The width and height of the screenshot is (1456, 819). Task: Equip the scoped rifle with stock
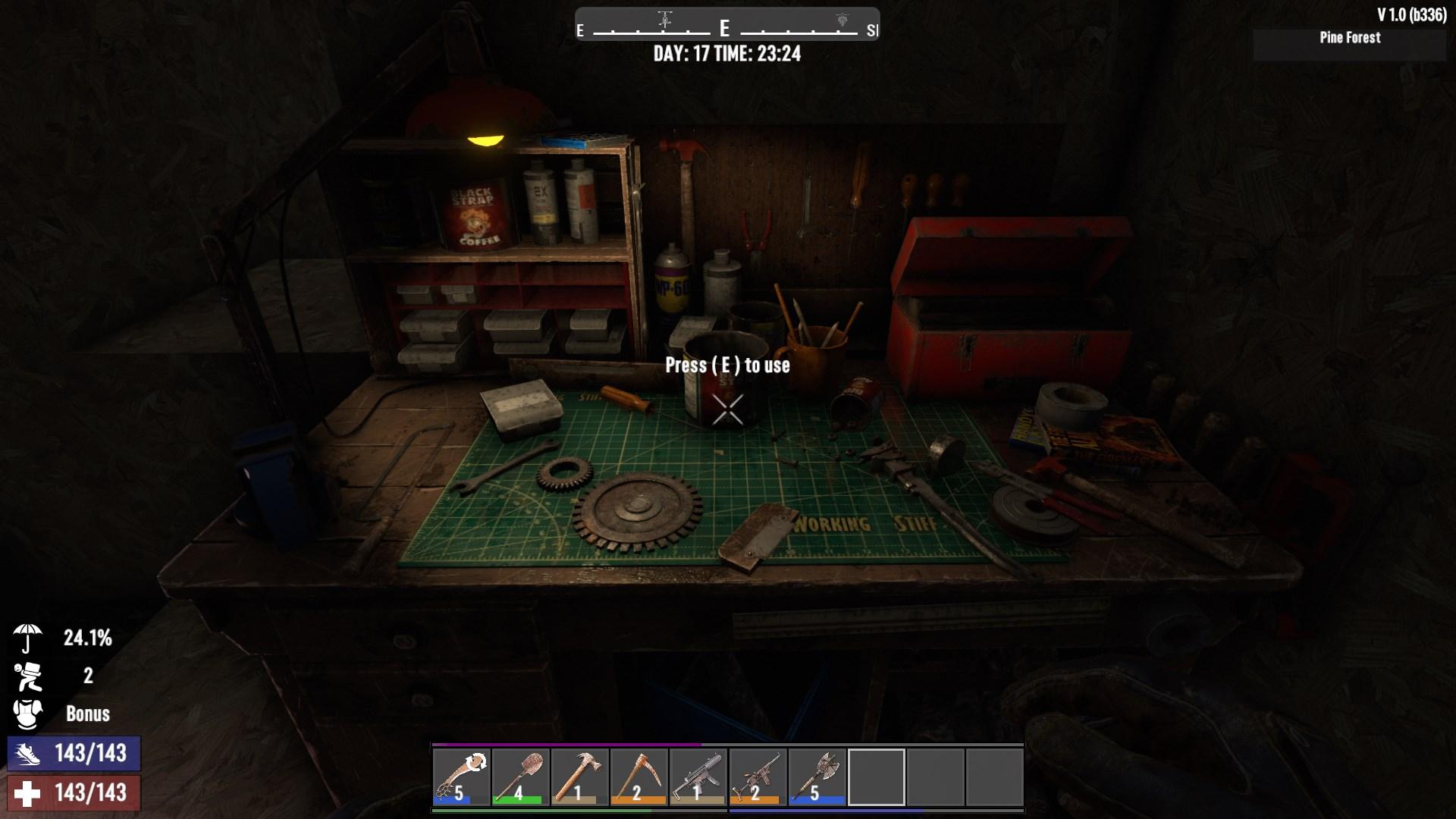tap(758, 777)
